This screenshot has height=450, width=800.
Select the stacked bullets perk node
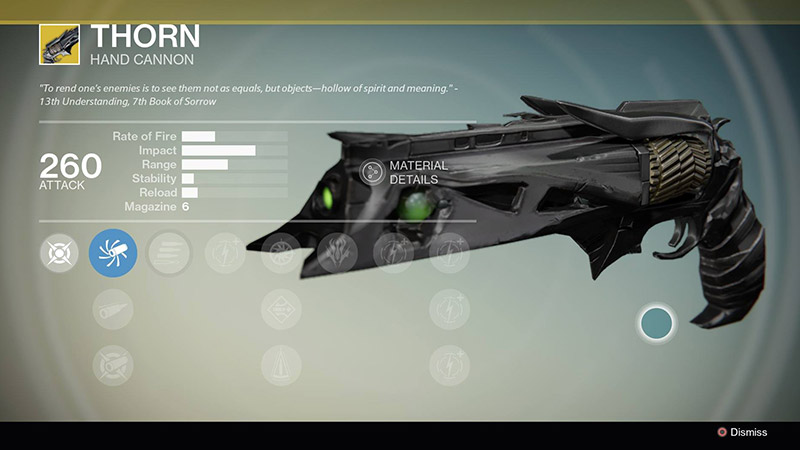[168, 253]
